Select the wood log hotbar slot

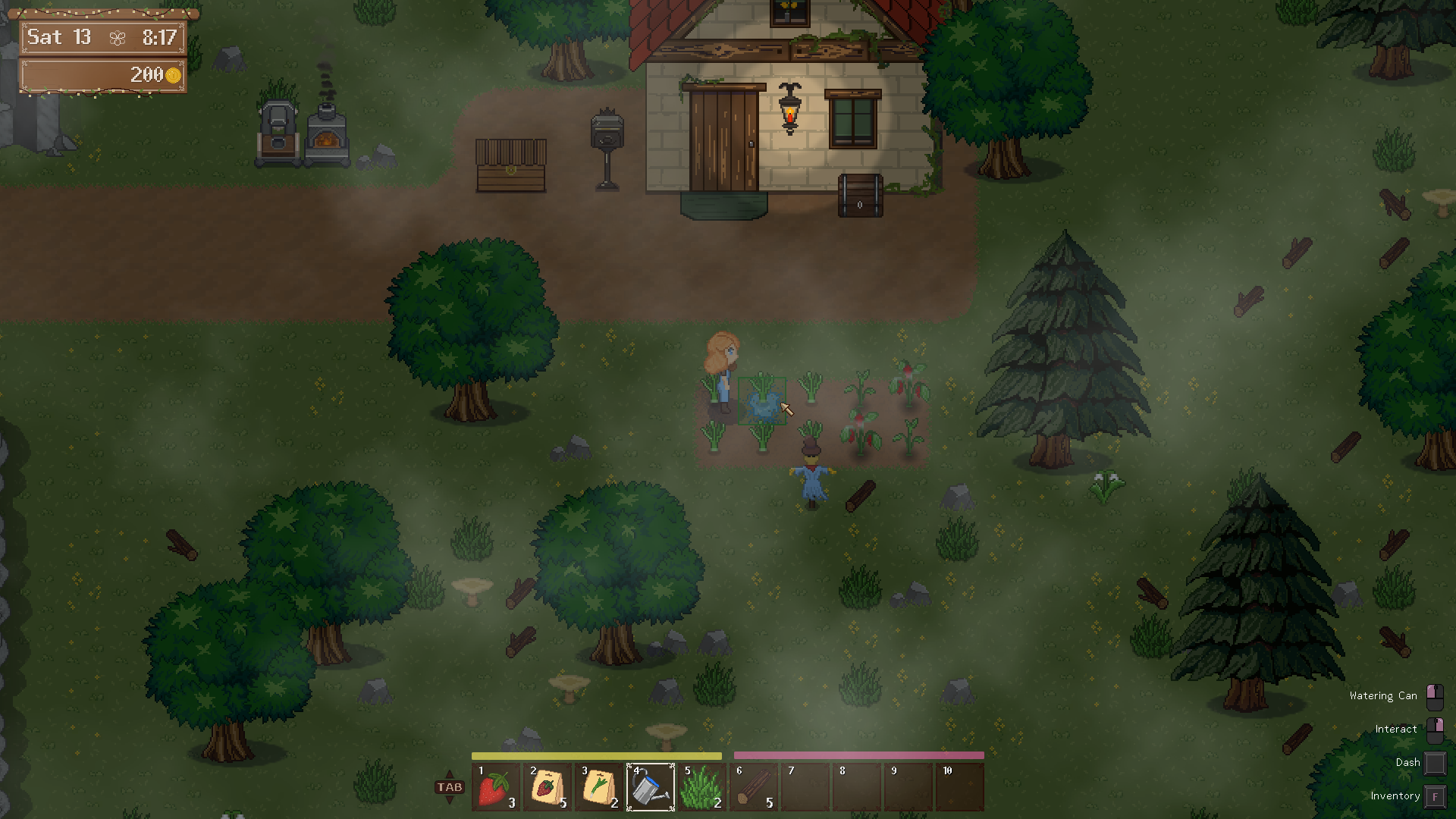[x=754, y=788]
